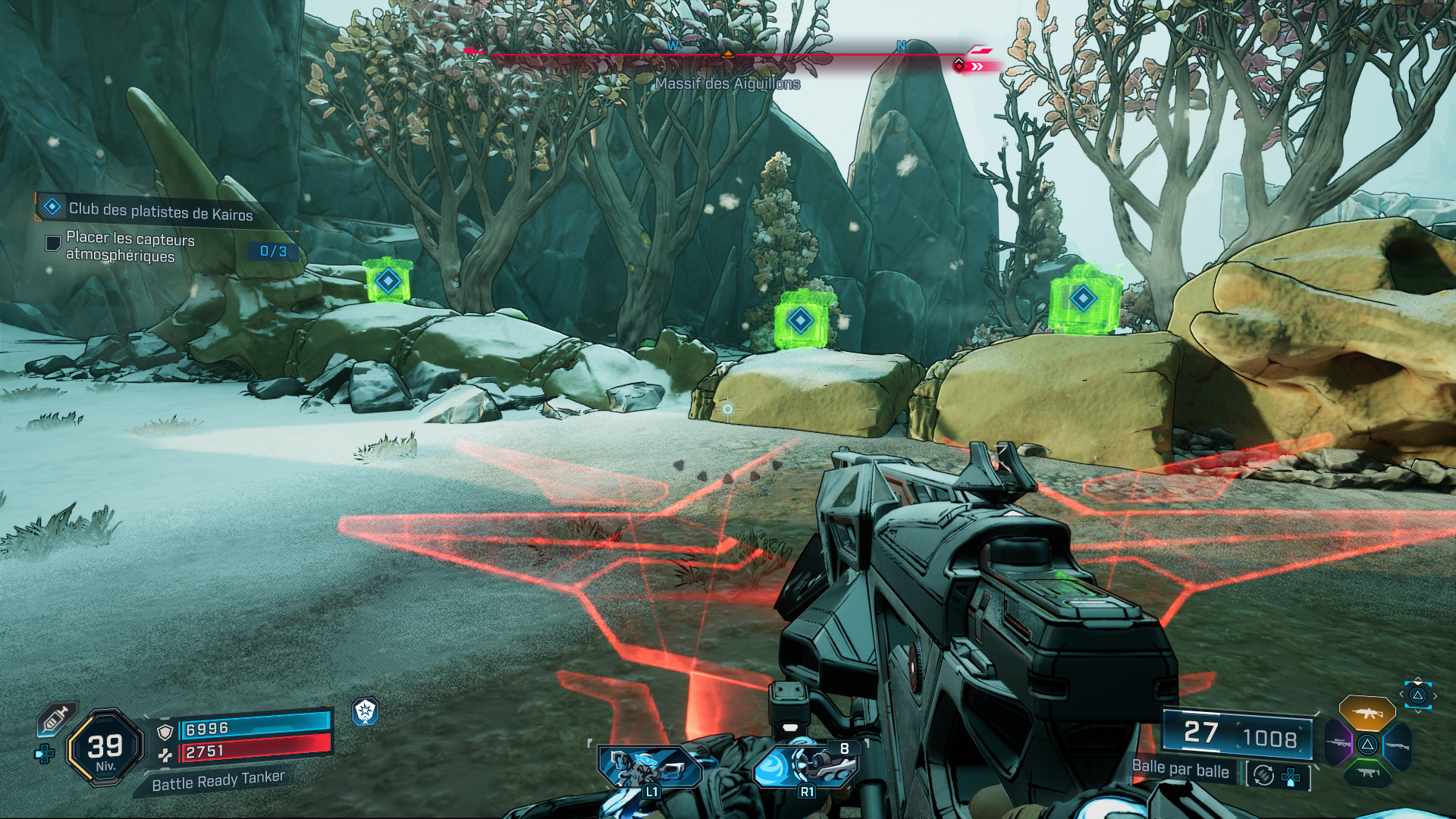1456x819 pixels.
Task: Select the orange assault rifle weapon slot
Action: tap(1367, 713)
